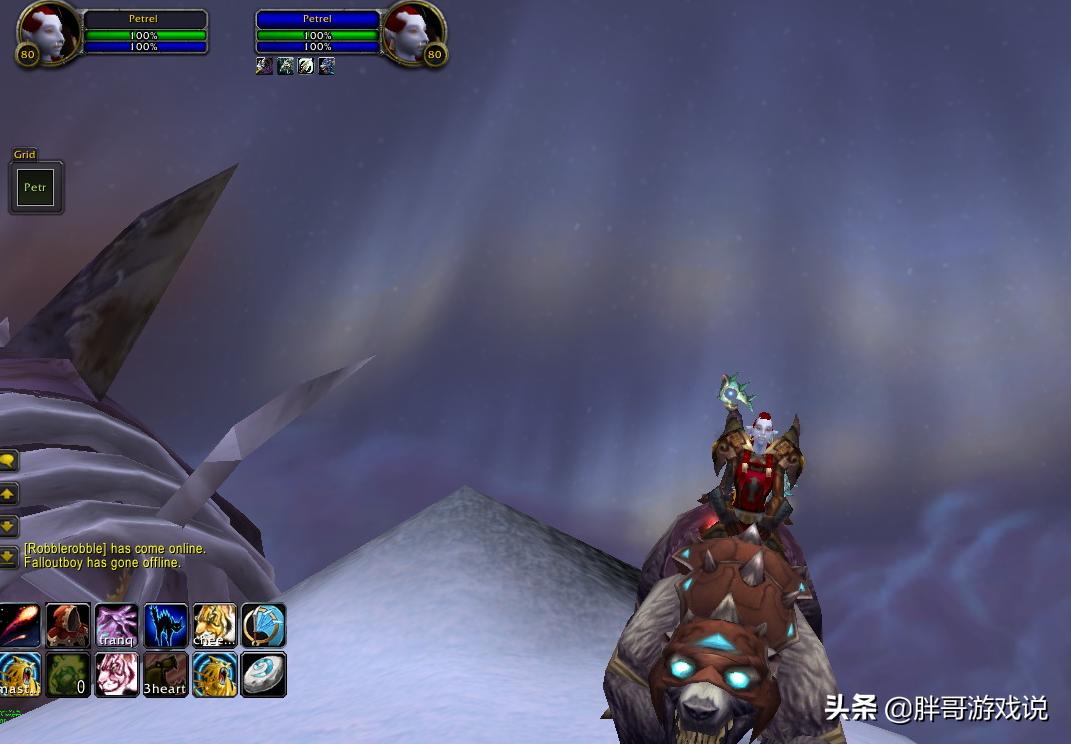Cast the purple 'tranq' ability

point(117,626)
